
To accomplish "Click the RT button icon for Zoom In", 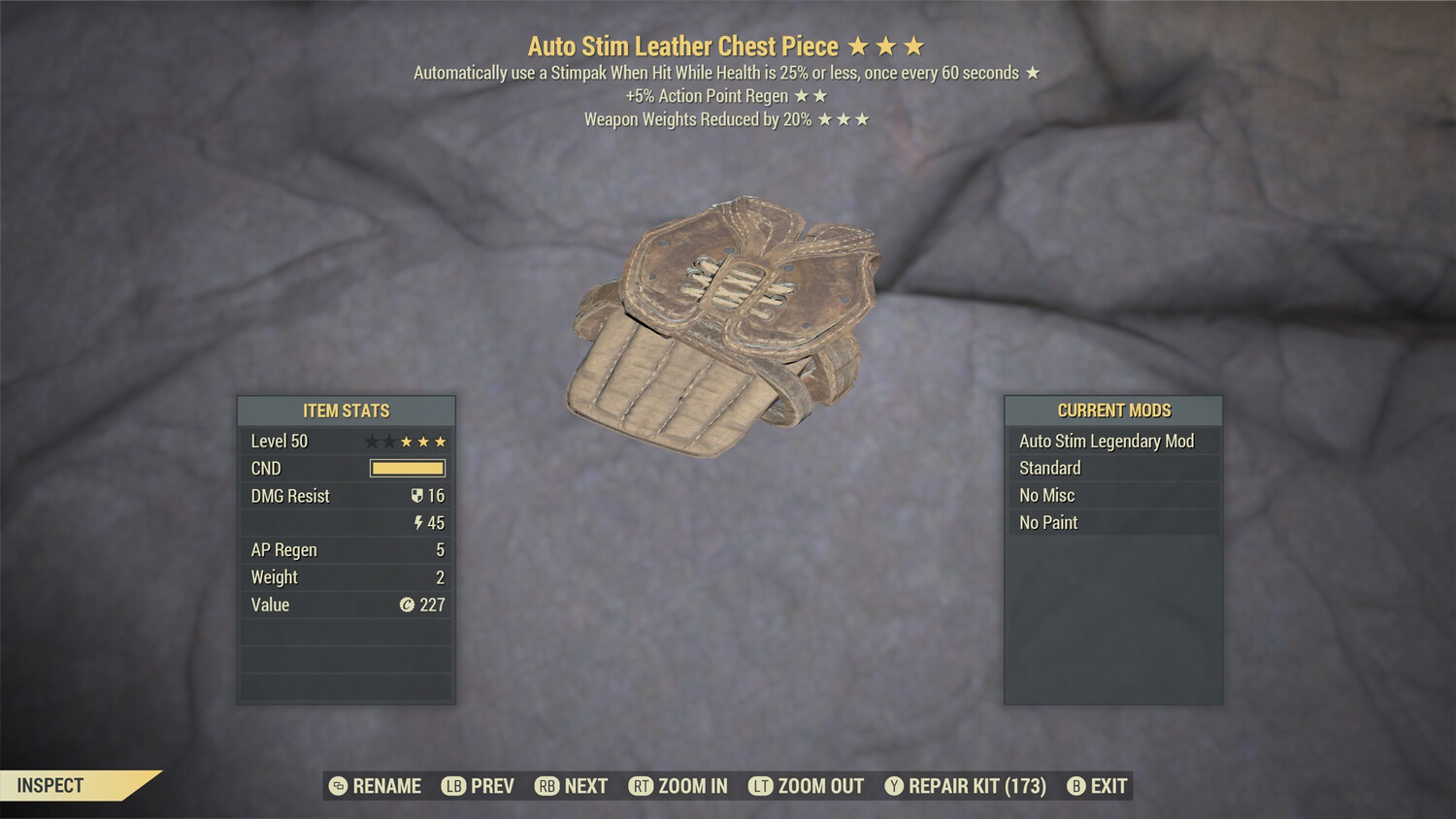I will click(642, 786).
